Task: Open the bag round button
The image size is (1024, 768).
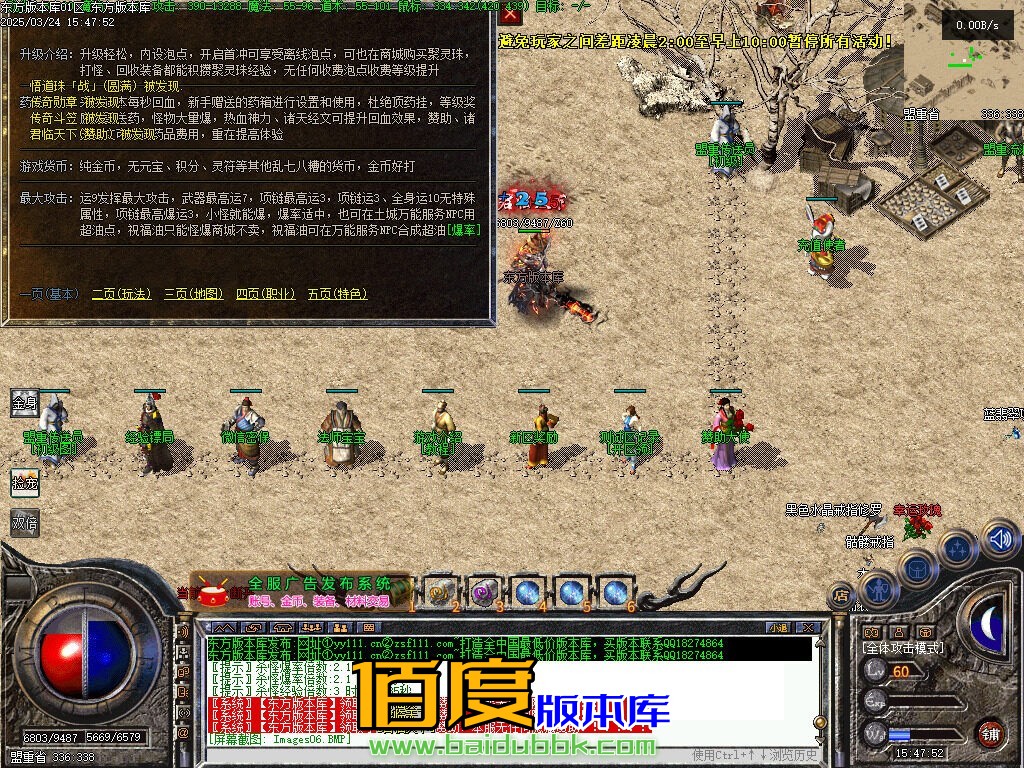Action: pyautogui.click(x=917, y=568)
